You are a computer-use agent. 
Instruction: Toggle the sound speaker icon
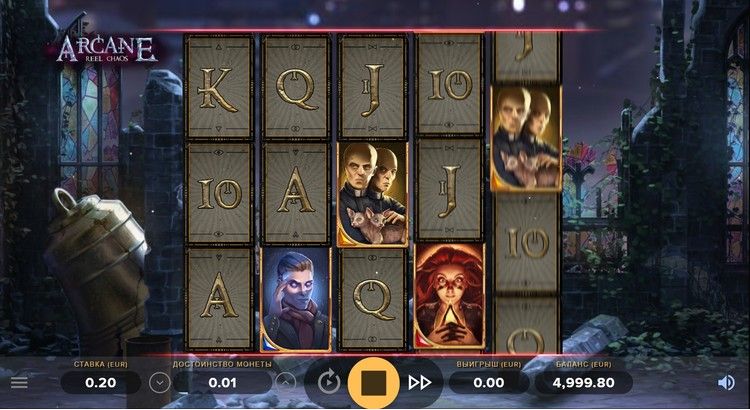coord(726,382)
